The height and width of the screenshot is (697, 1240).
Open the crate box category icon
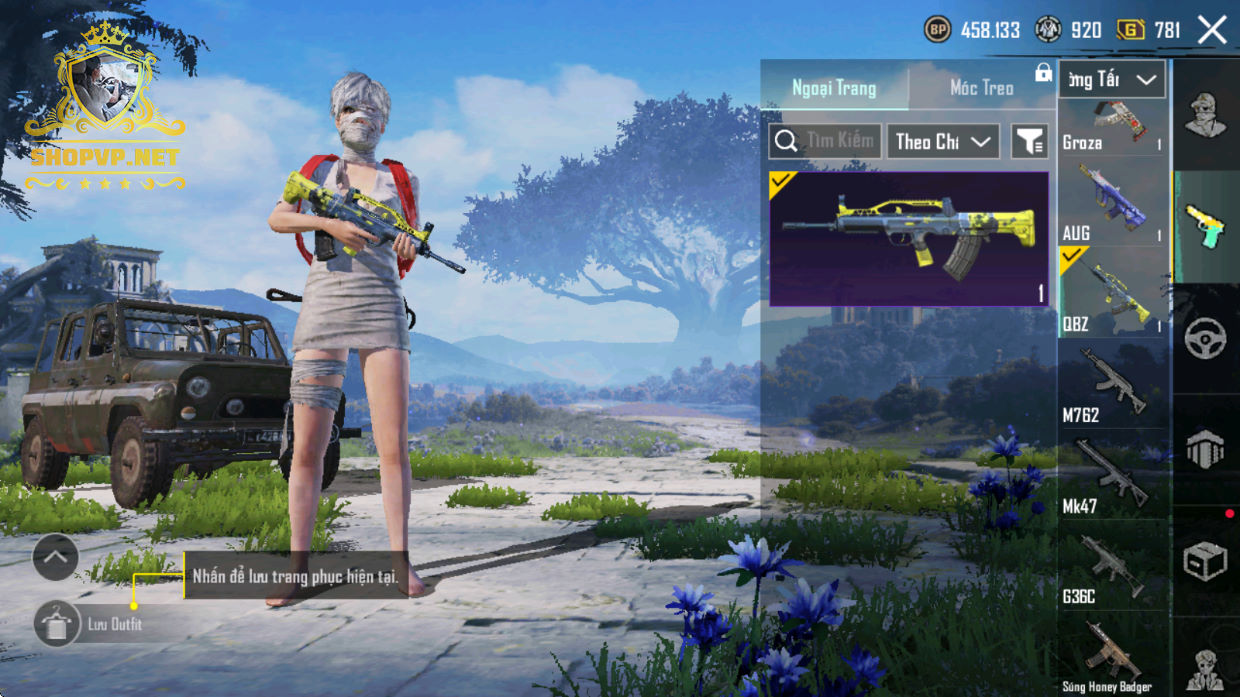coord(1205,562)
